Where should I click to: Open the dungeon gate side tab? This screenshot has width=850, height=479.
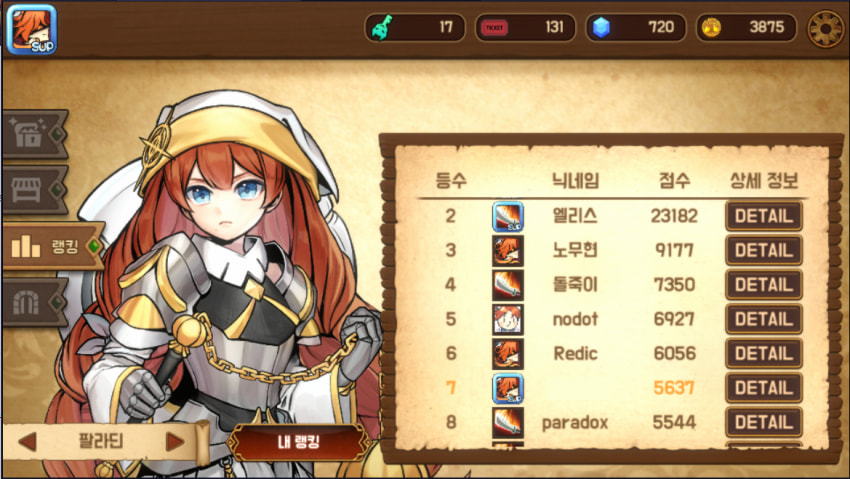(34, 301)
